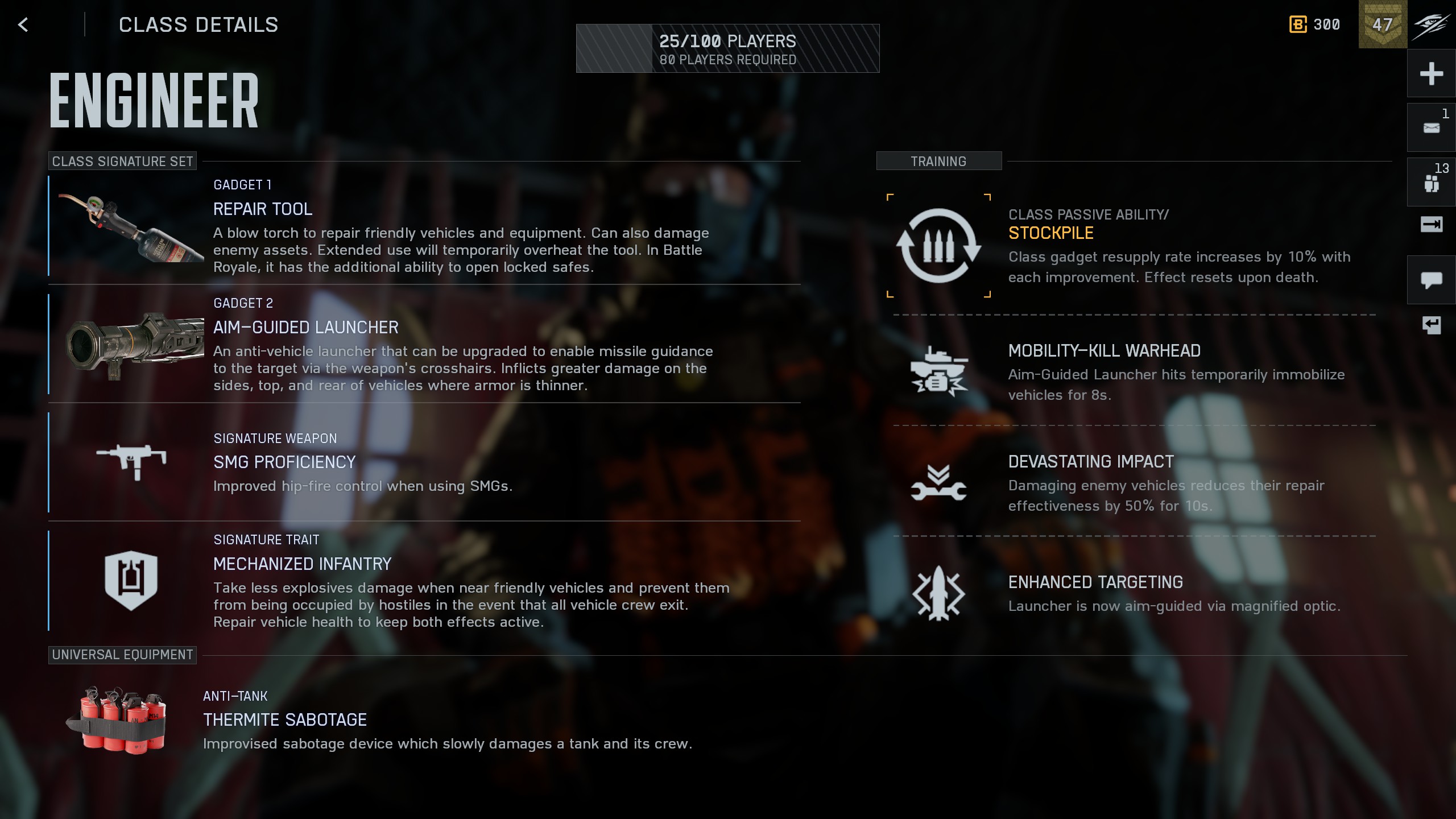Open the mail inbox with one message
This screenshot has width=1456, height=819.
pos(1431,127)
